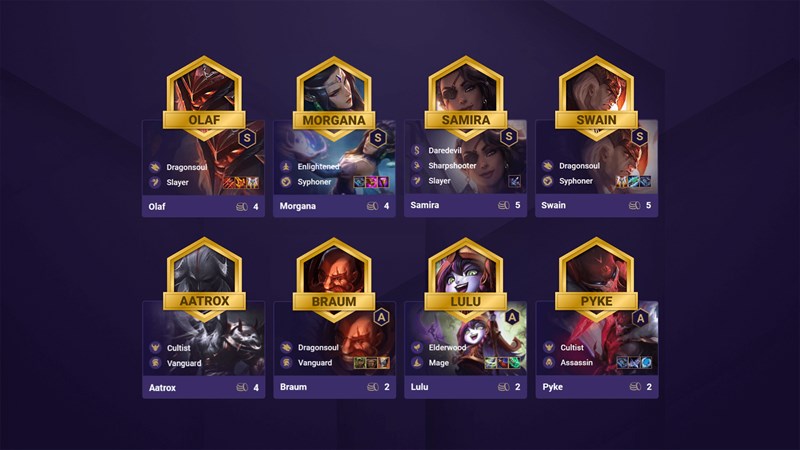800x450 pixels.
Task: Click Olaf's Dragonsoul trait
Action: click(187, 166)
